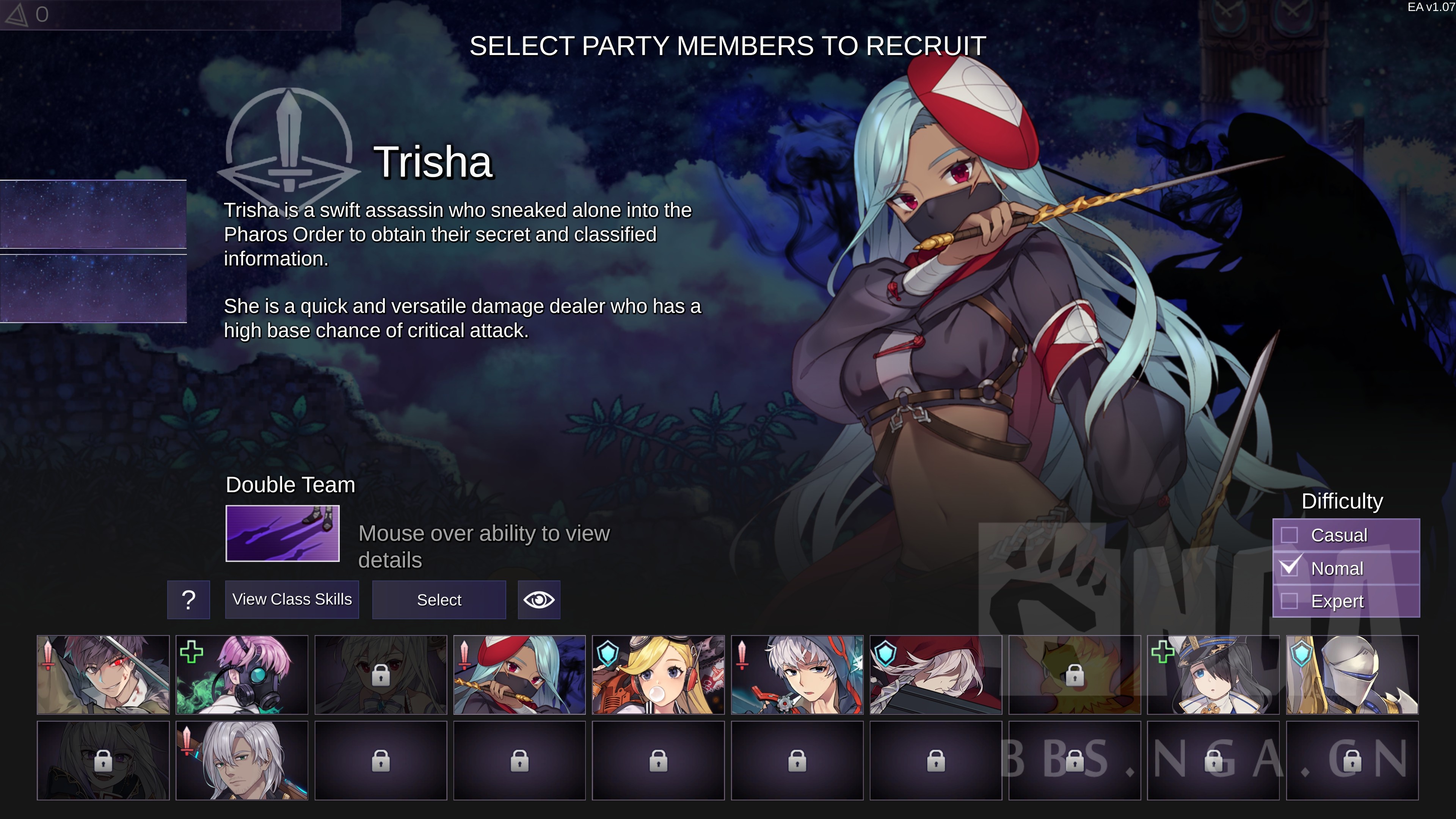Click the Select button for Trisha
The width and height of the screenshot is (1456, 819).
pos(439,600)
